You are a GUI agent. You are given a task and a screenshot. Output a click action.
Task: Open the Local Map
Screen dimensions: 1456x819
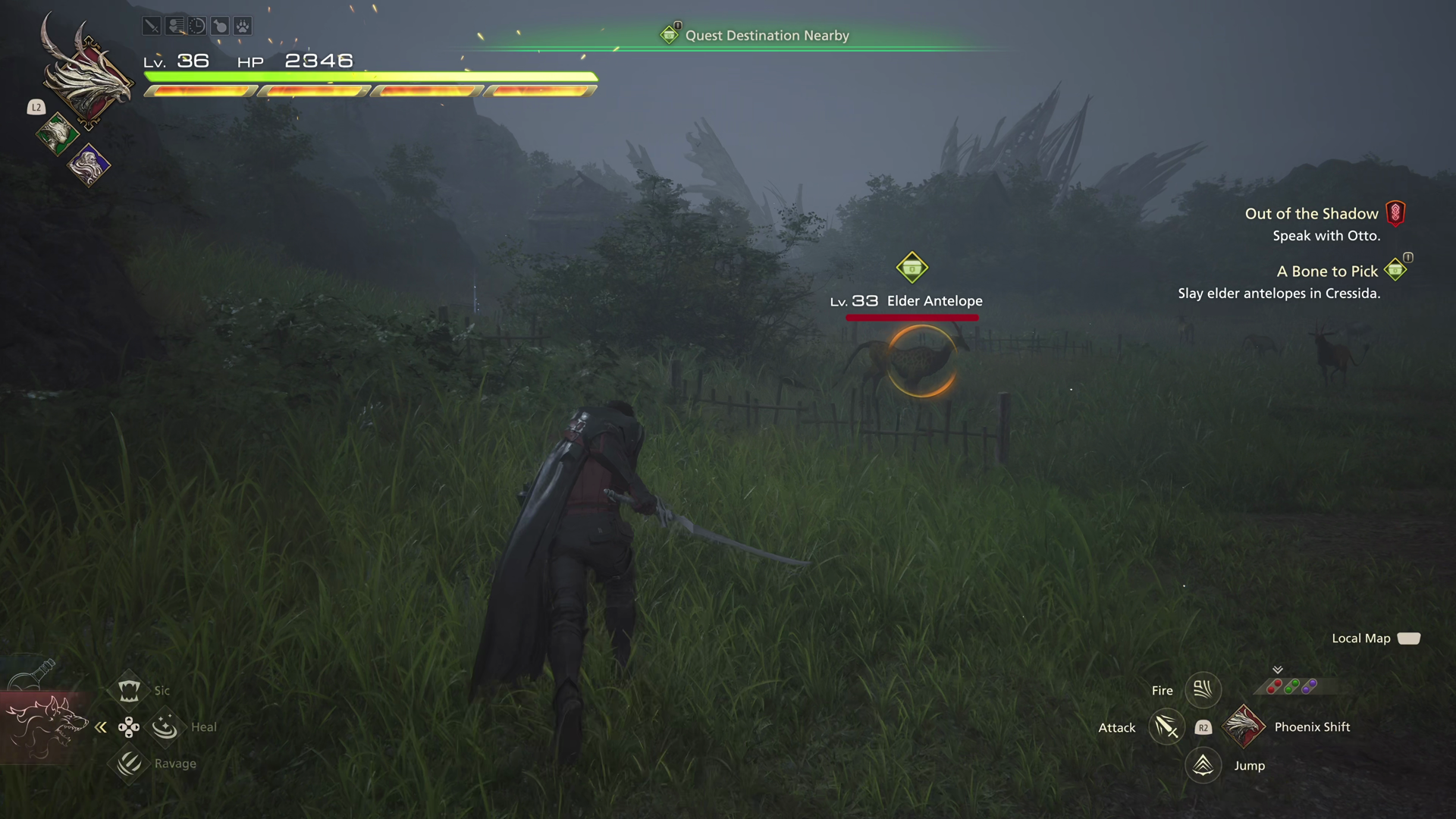pos(1408,639)
